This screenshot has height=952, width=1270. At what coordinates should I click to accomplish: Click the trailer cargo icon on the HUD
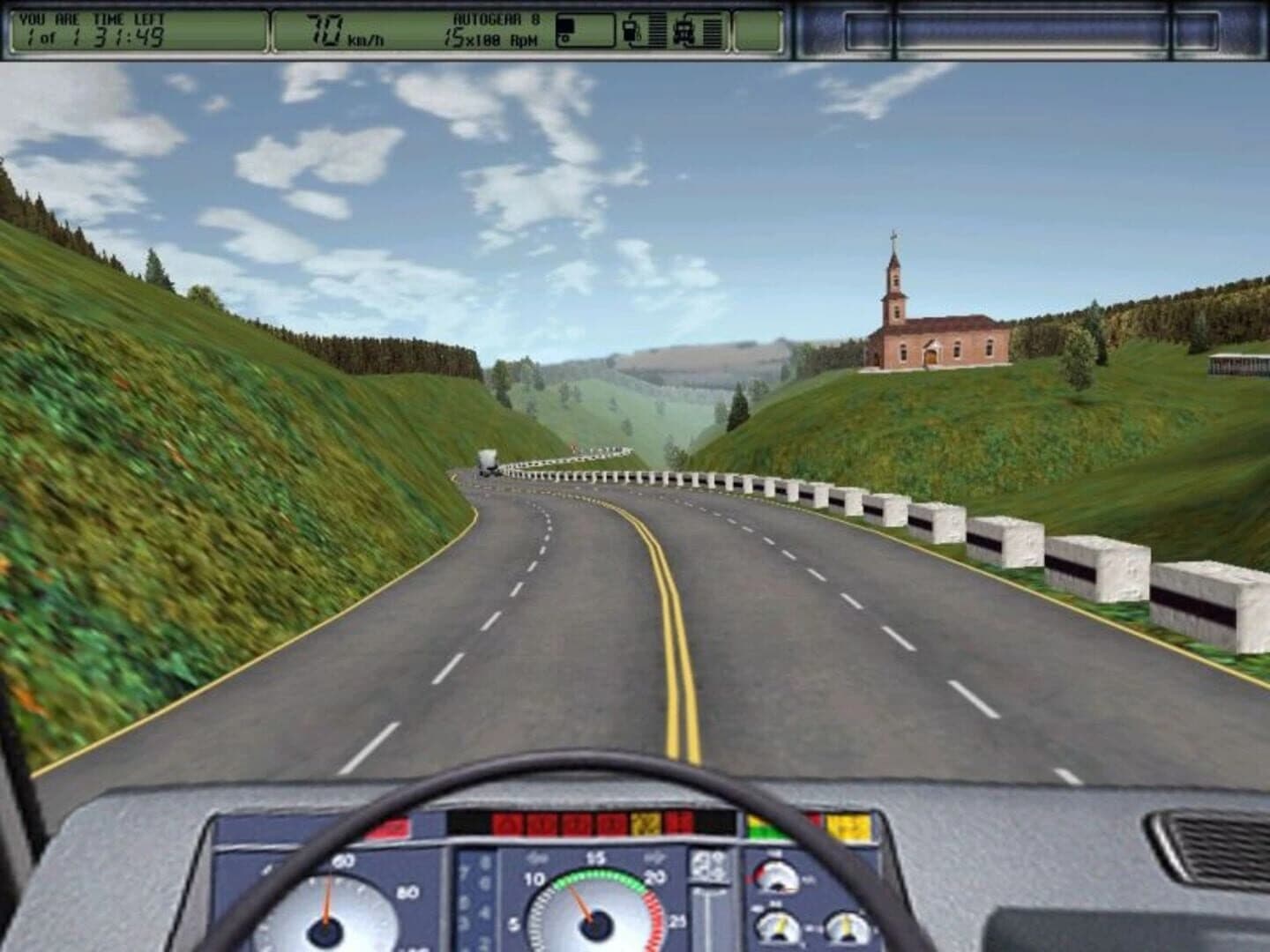[564, 27]
